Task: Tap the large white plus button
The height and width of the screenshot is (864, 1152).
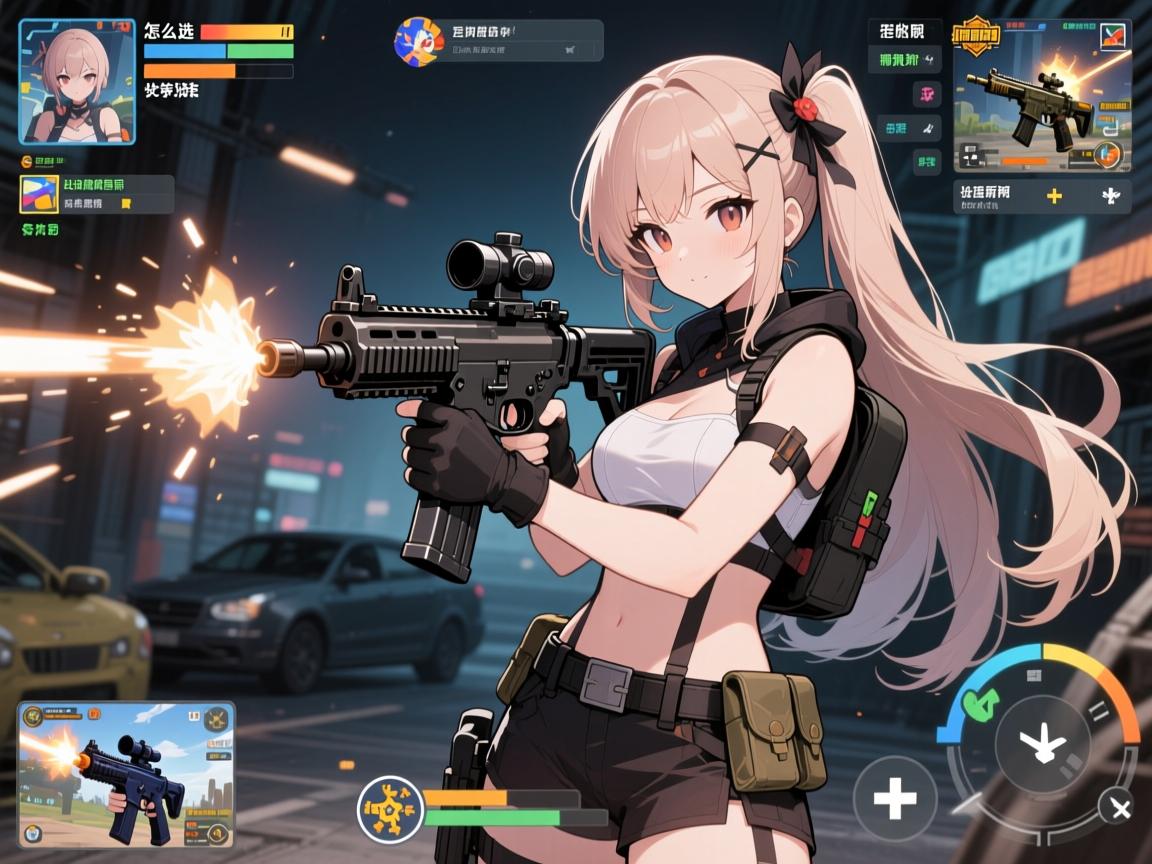Action: coord(894,798)
